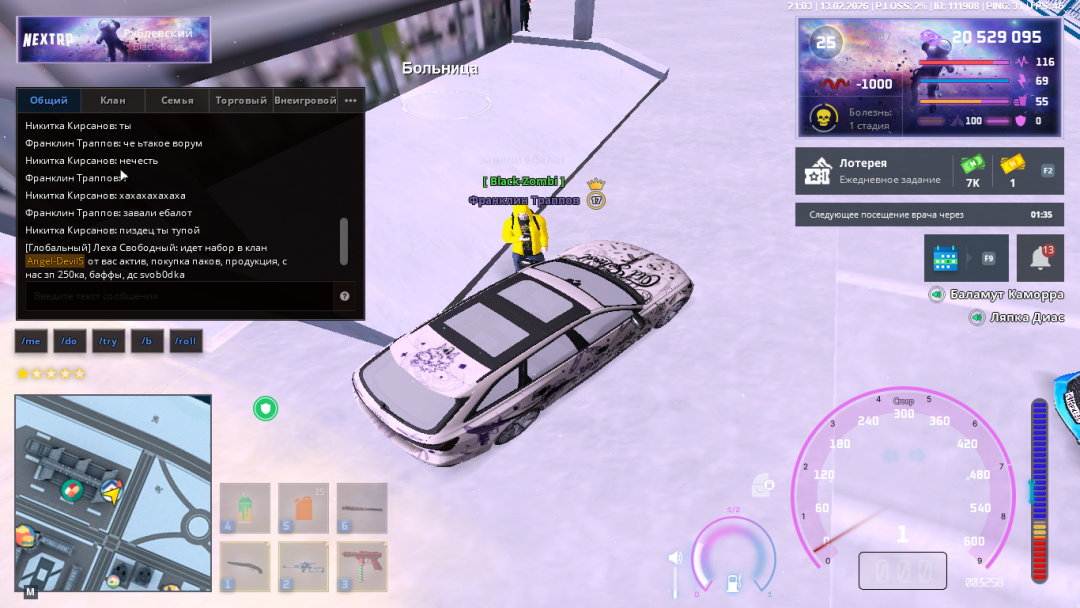Open the Клан chat tab
The height and width of the screenshot is (608, 1080).
click(x=113, y=100)
